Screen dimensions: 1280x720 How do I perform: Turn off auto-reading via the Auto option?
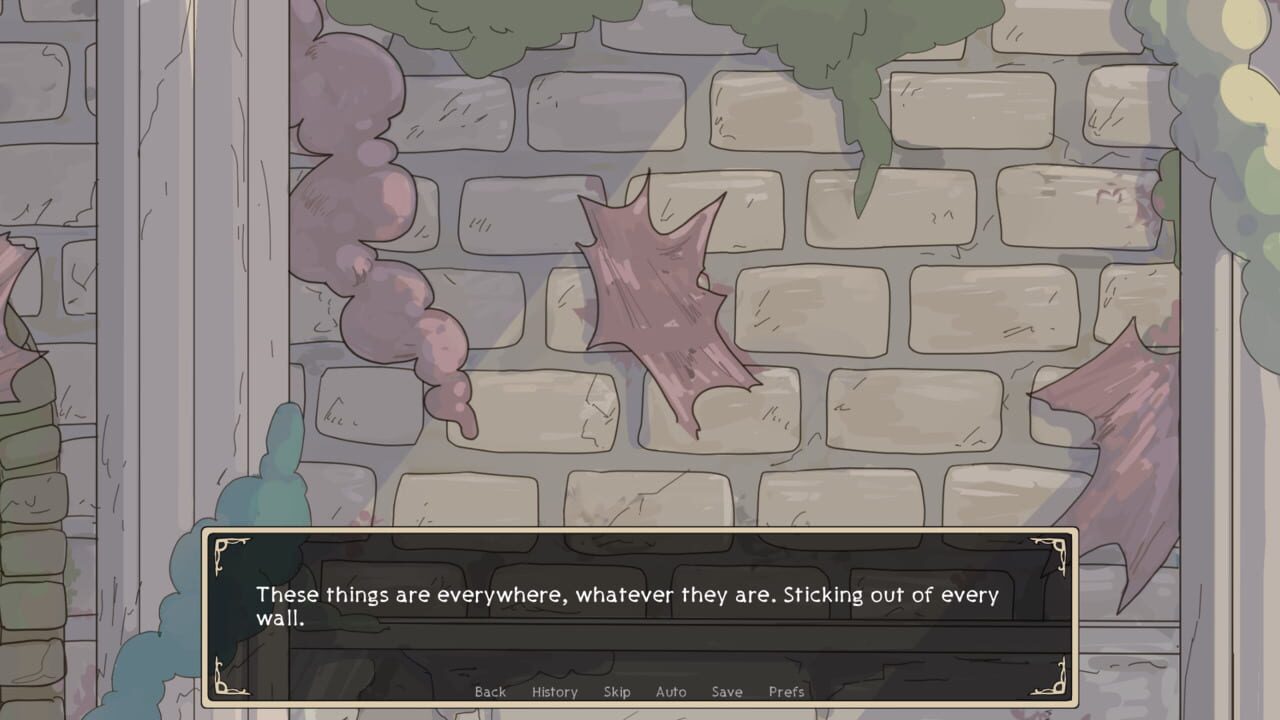pos(671,691)
